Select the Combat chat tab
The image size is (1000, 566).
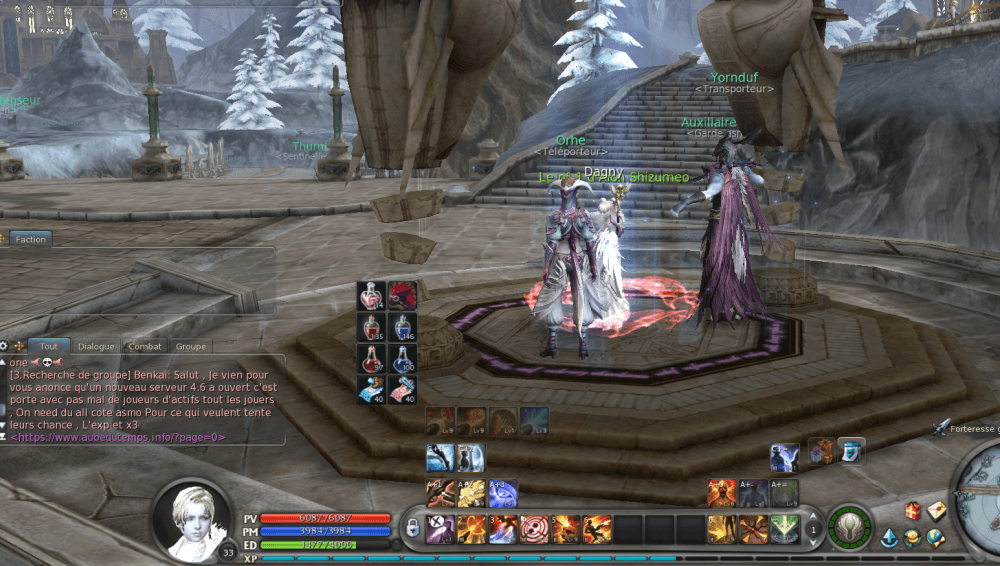(144, 346)
